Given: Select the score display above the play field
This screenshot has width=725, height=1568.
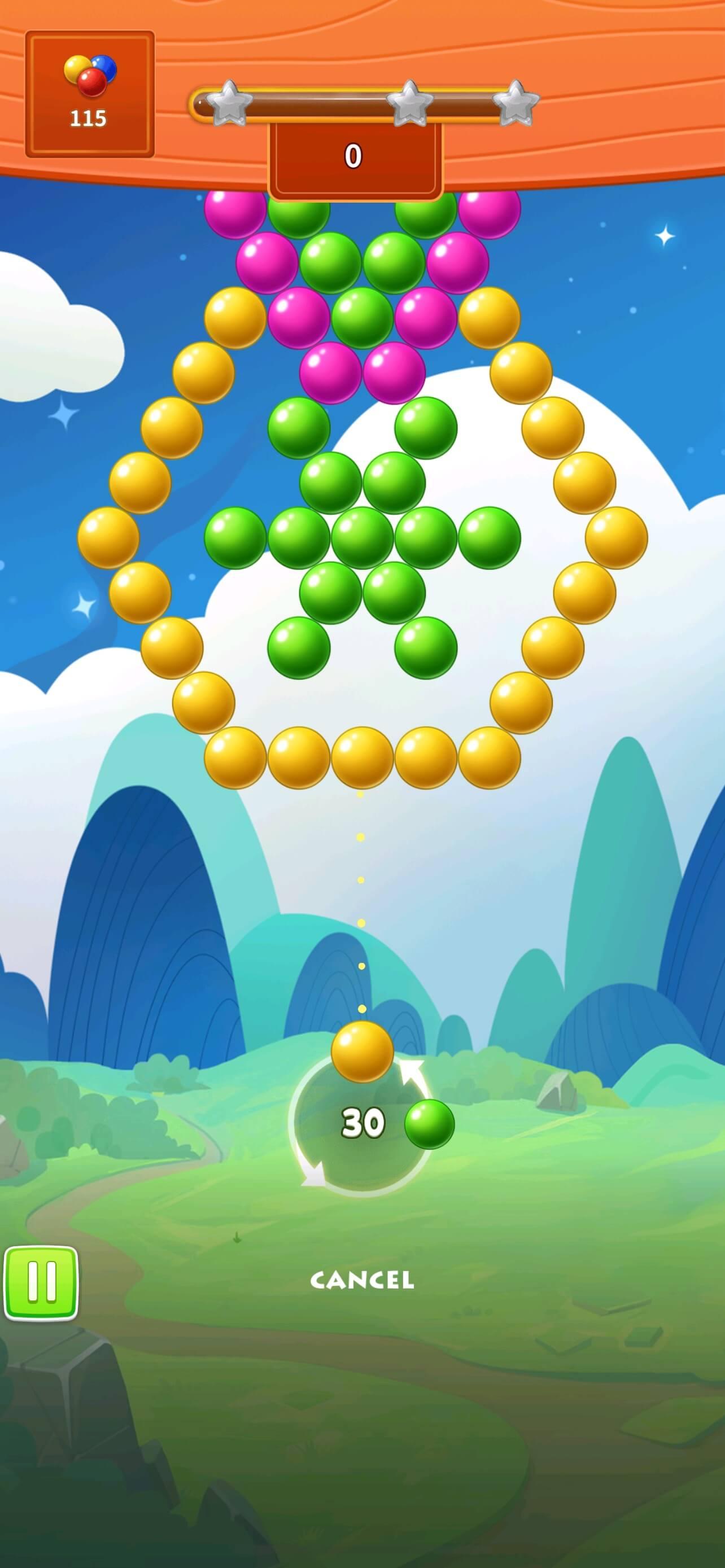Looking at the screenshot, I should tap(356, 155).
